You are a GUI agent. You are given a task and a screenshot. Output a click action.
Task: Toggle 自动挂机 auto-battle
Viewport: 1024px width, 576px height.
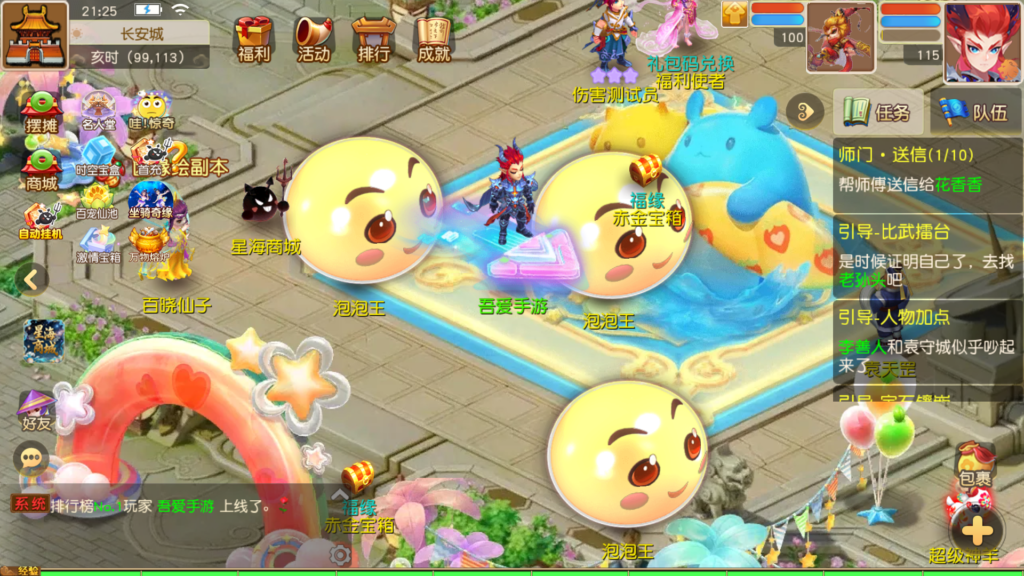tap(41, 222)
